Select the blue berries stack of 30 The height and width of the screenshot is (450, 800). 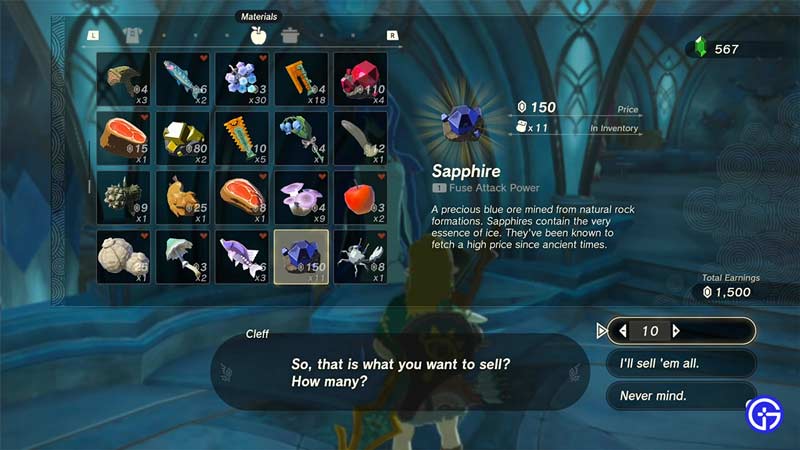[241, 79]
